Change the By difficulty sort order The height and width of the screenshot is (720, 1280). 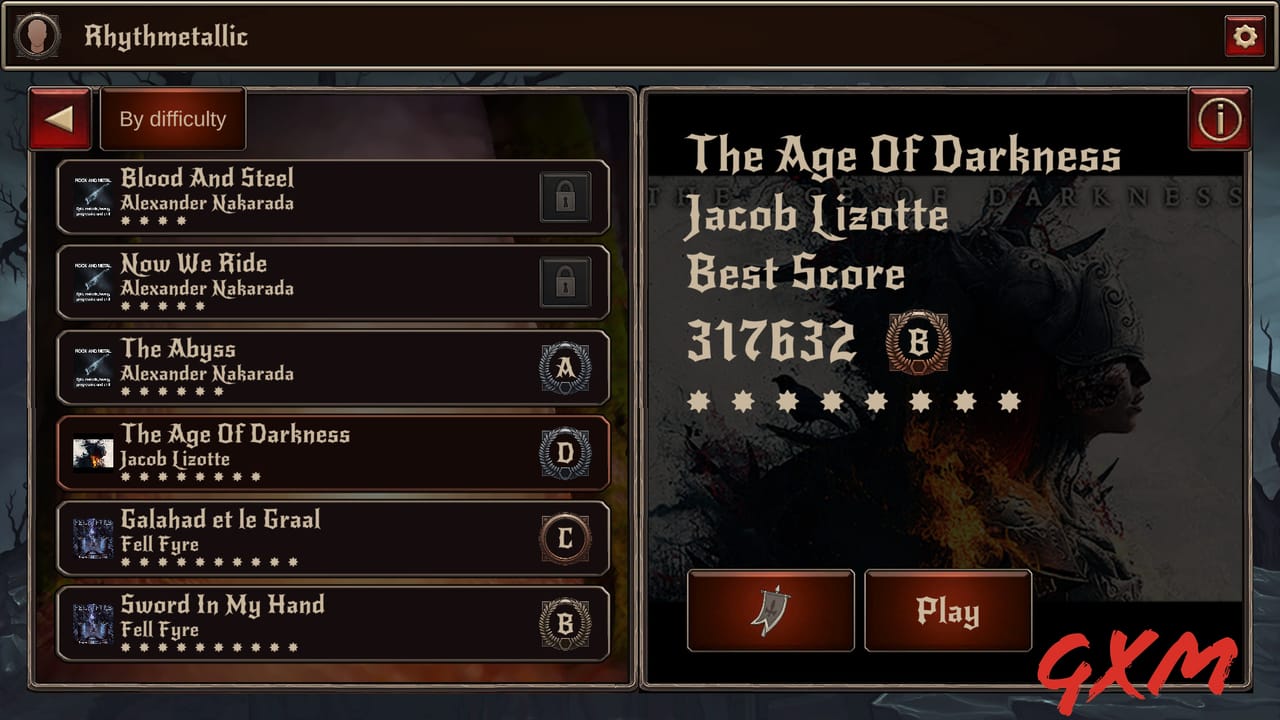point(173,119)
